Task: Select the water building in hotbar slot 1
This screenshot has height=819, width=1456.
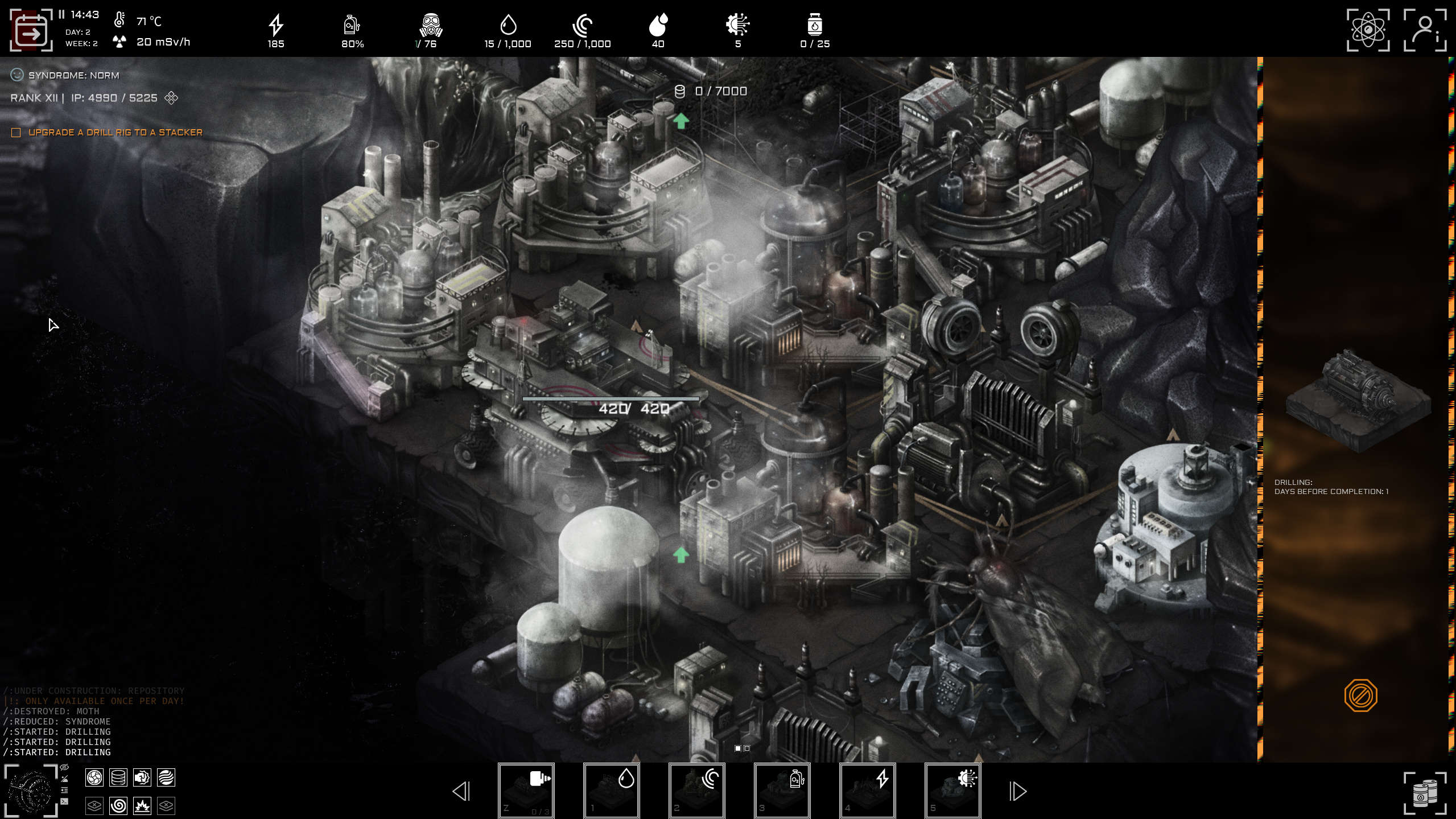Action: pos(612,790)
